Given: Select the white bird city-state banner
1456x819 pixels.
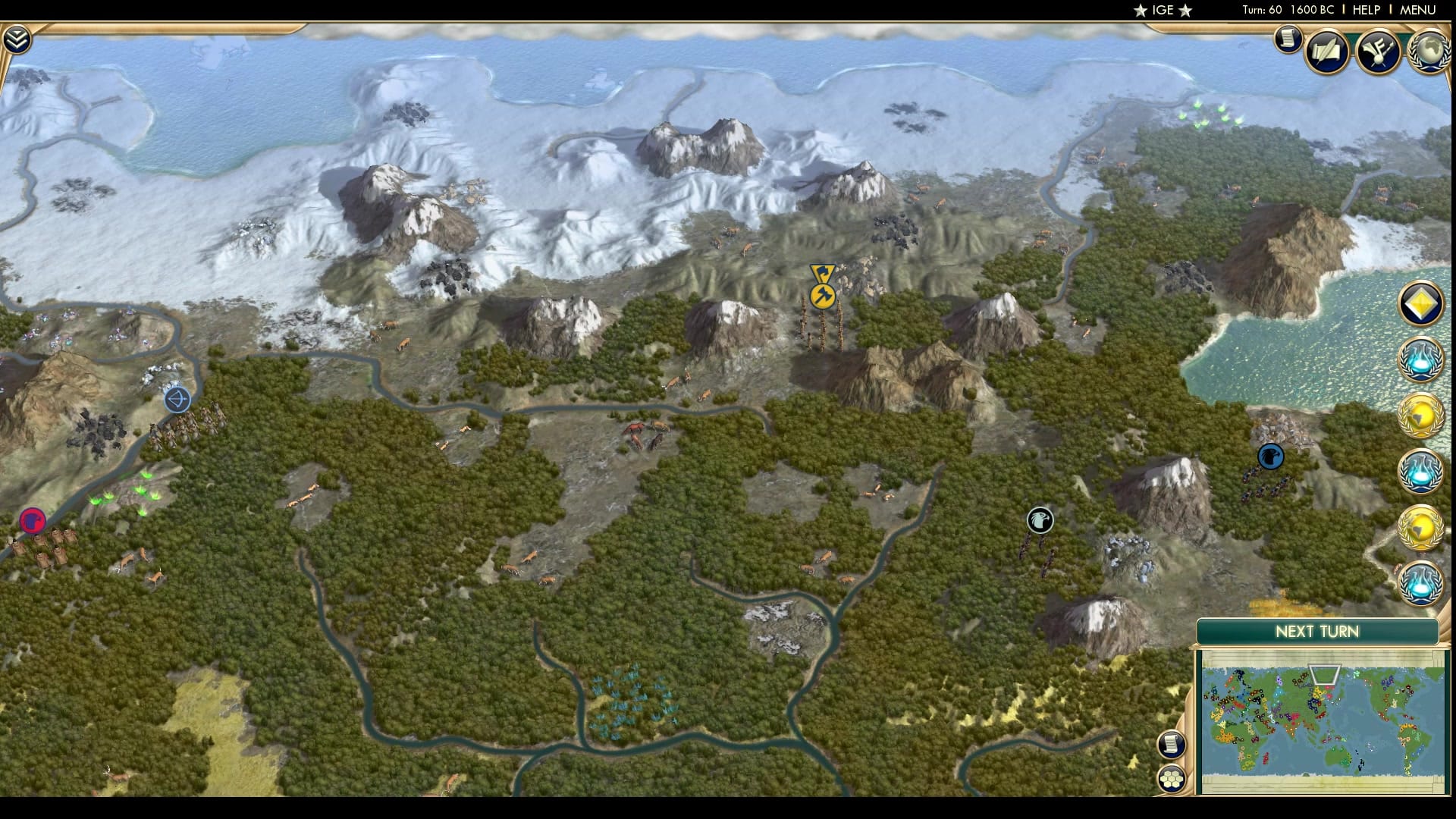Looking at the screenshot, I should (x=1040, y=519).
